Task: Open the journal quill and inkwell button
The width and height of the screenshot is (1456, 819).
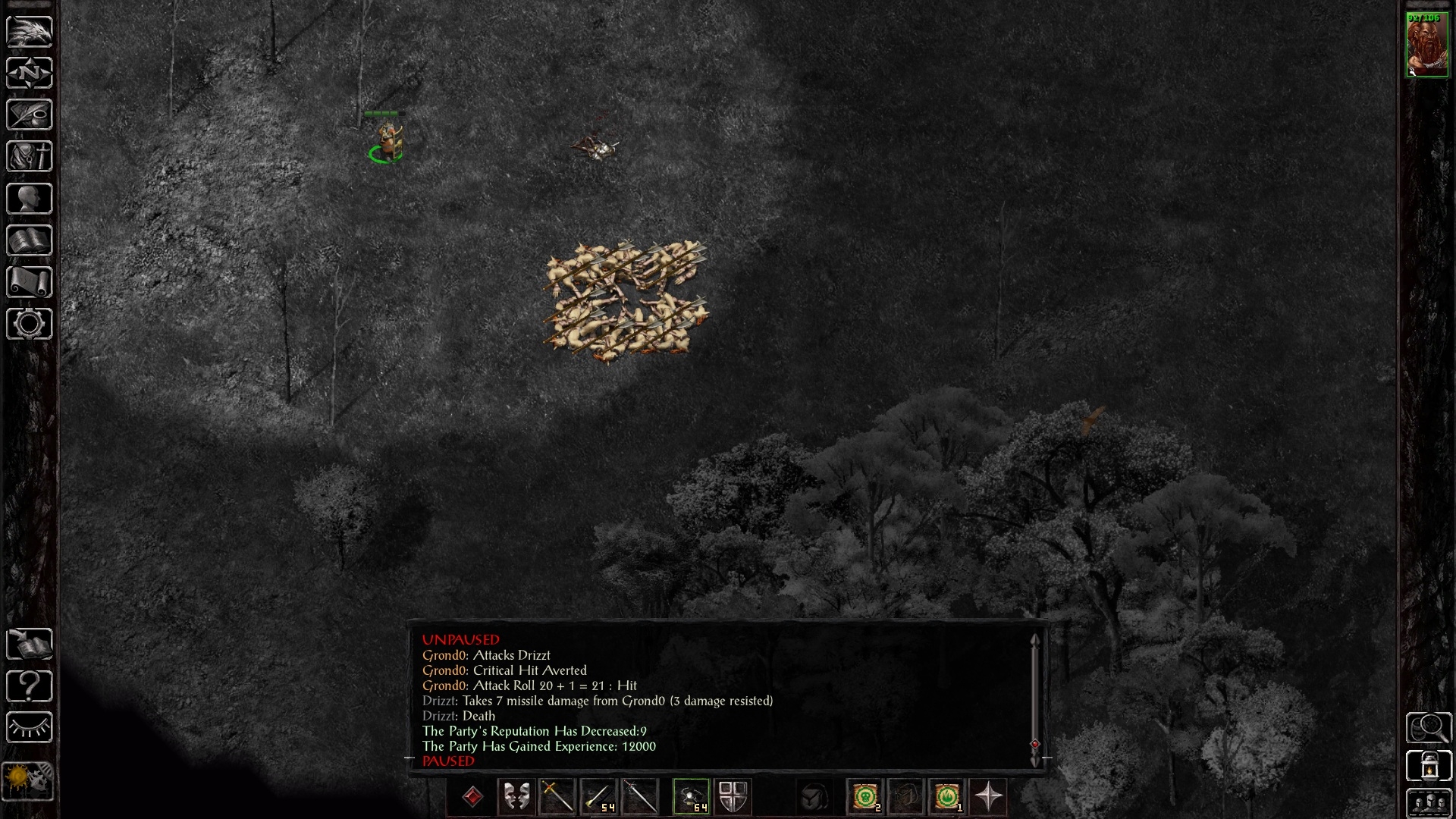Action: [x=30, y=115]
